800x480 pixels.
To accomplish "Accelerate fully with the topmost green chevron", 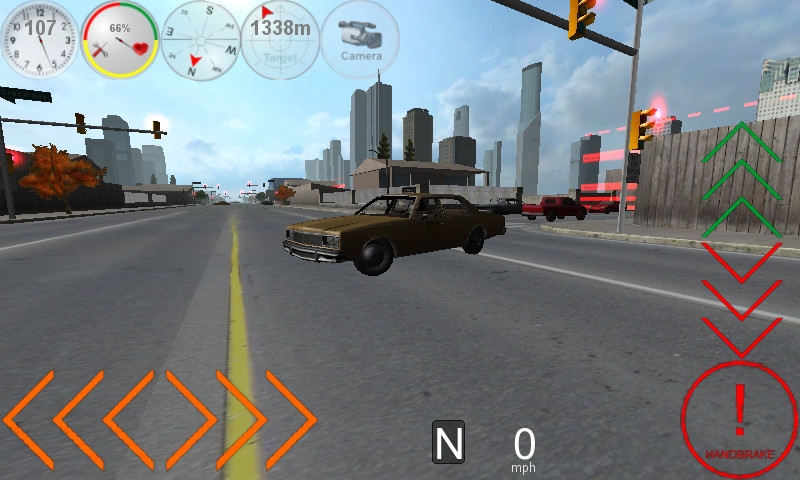I will (x=741, y=141).
